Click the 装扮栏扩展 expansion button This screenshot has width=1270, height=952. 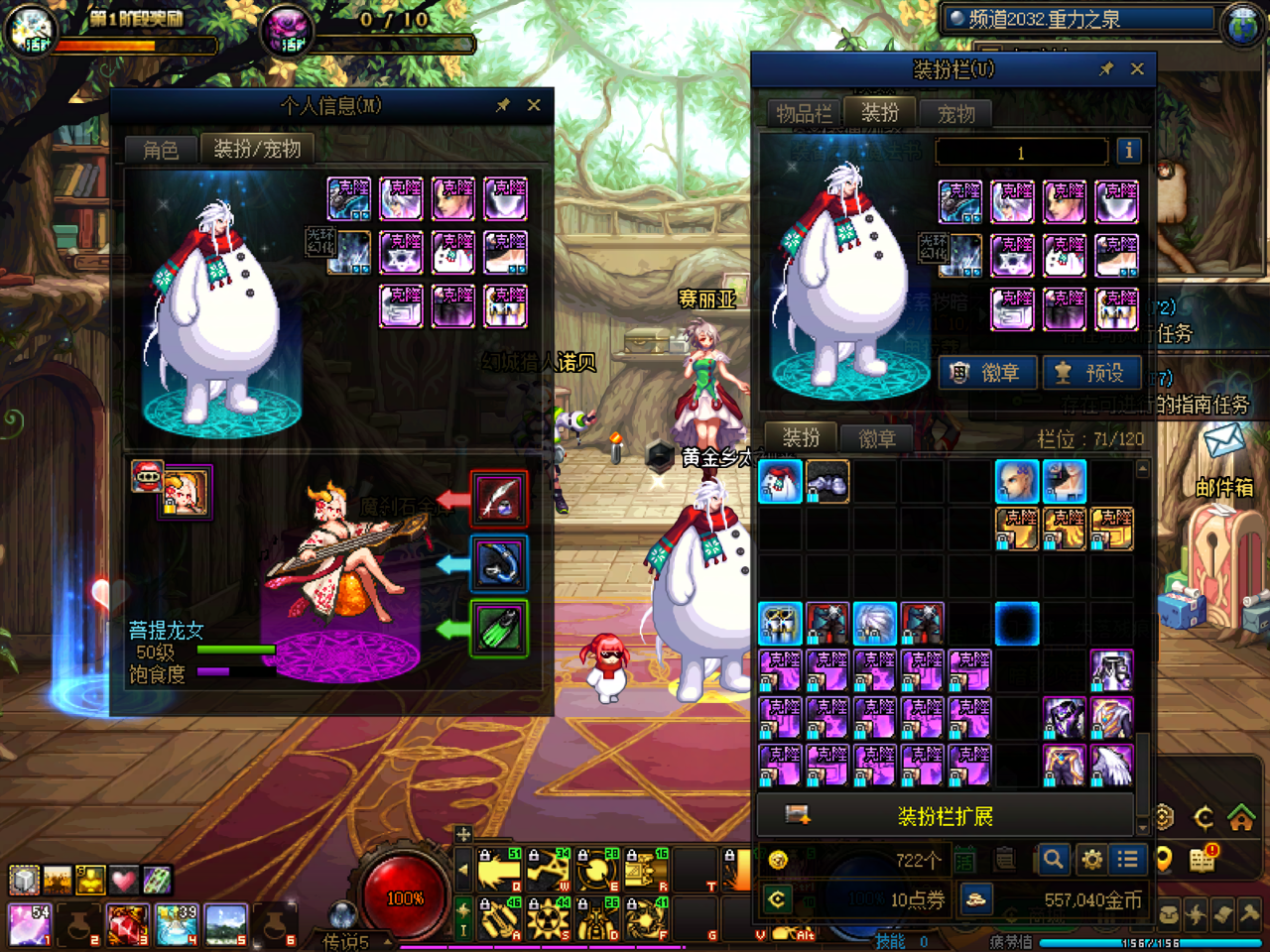945,816
